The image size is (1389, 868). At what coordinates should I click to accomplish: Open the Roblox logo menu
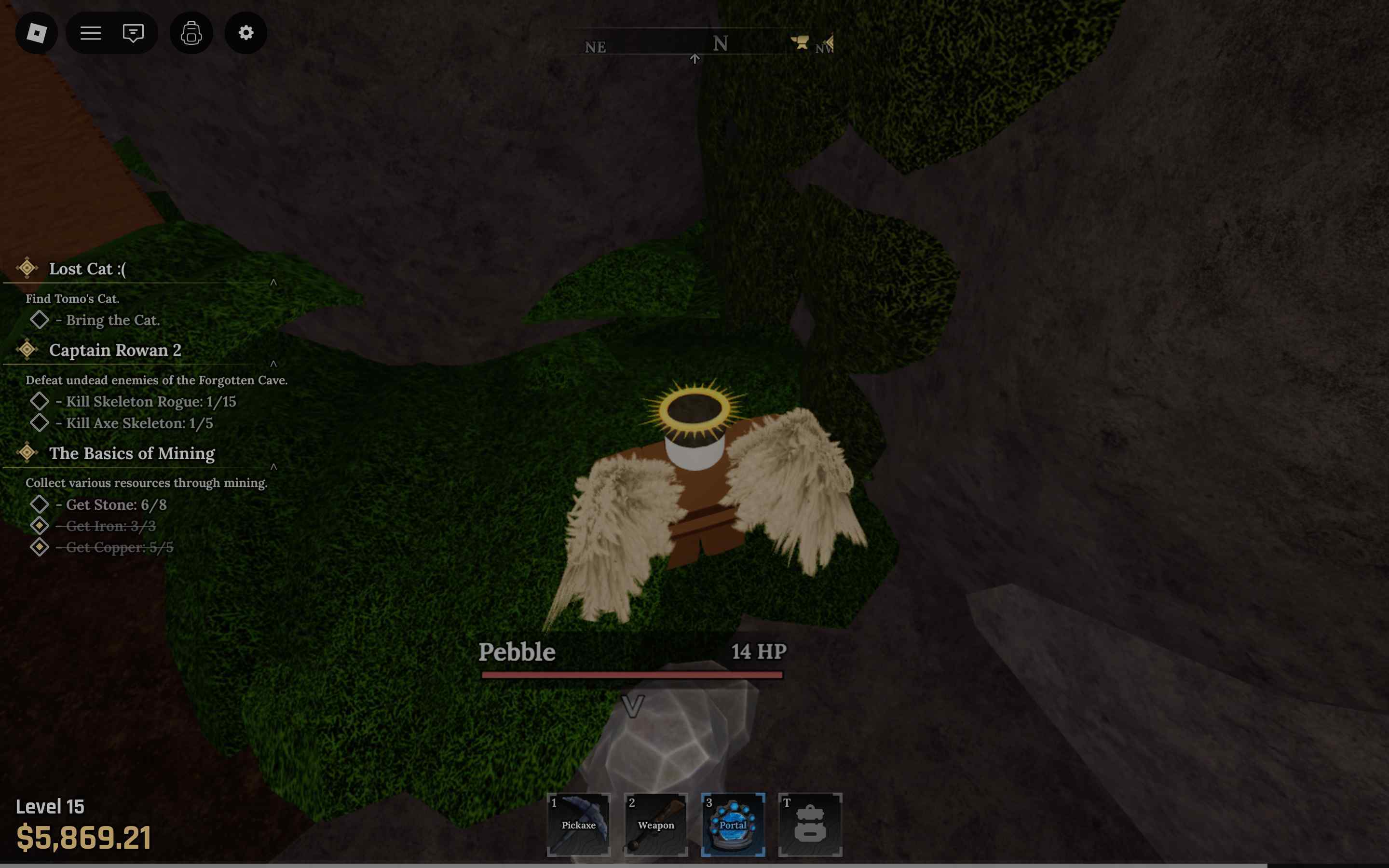(x=37, y=33)
